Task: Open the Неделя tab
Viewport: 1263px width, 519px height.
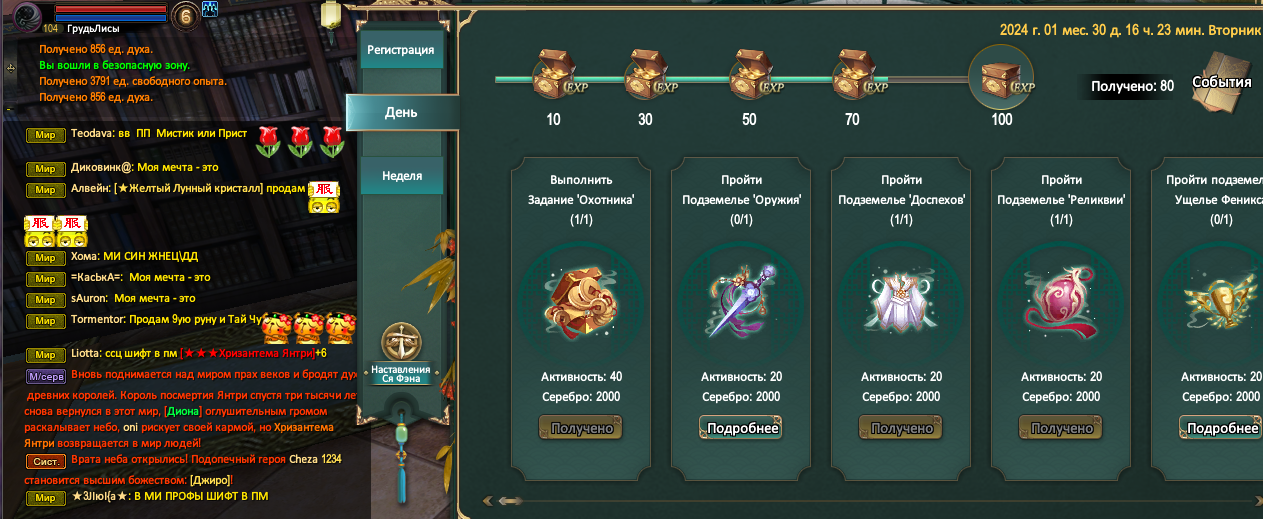Action: tap(401, 176)
